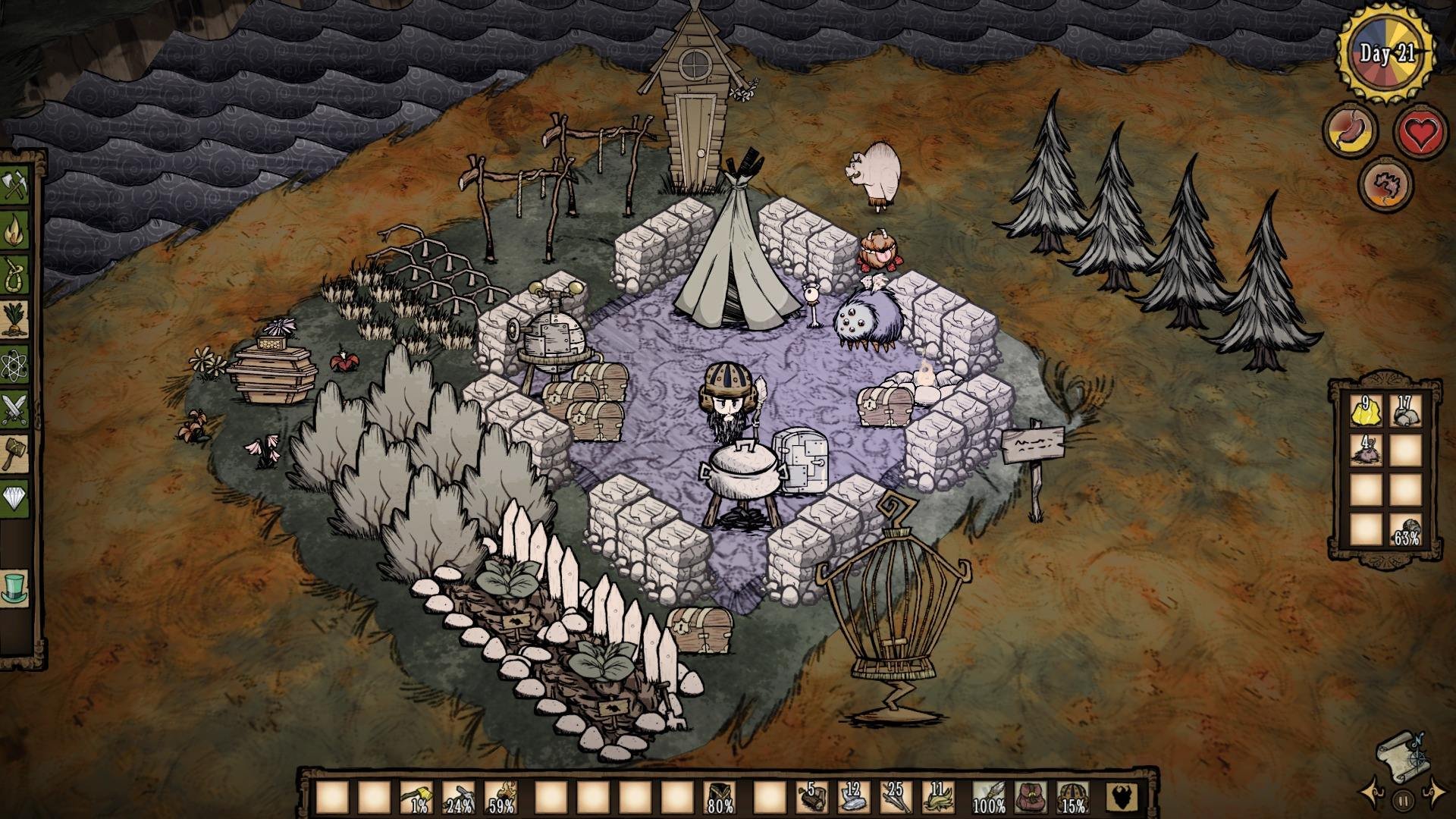Select the equipped football helmet at 15%

tap(1072, 797)
